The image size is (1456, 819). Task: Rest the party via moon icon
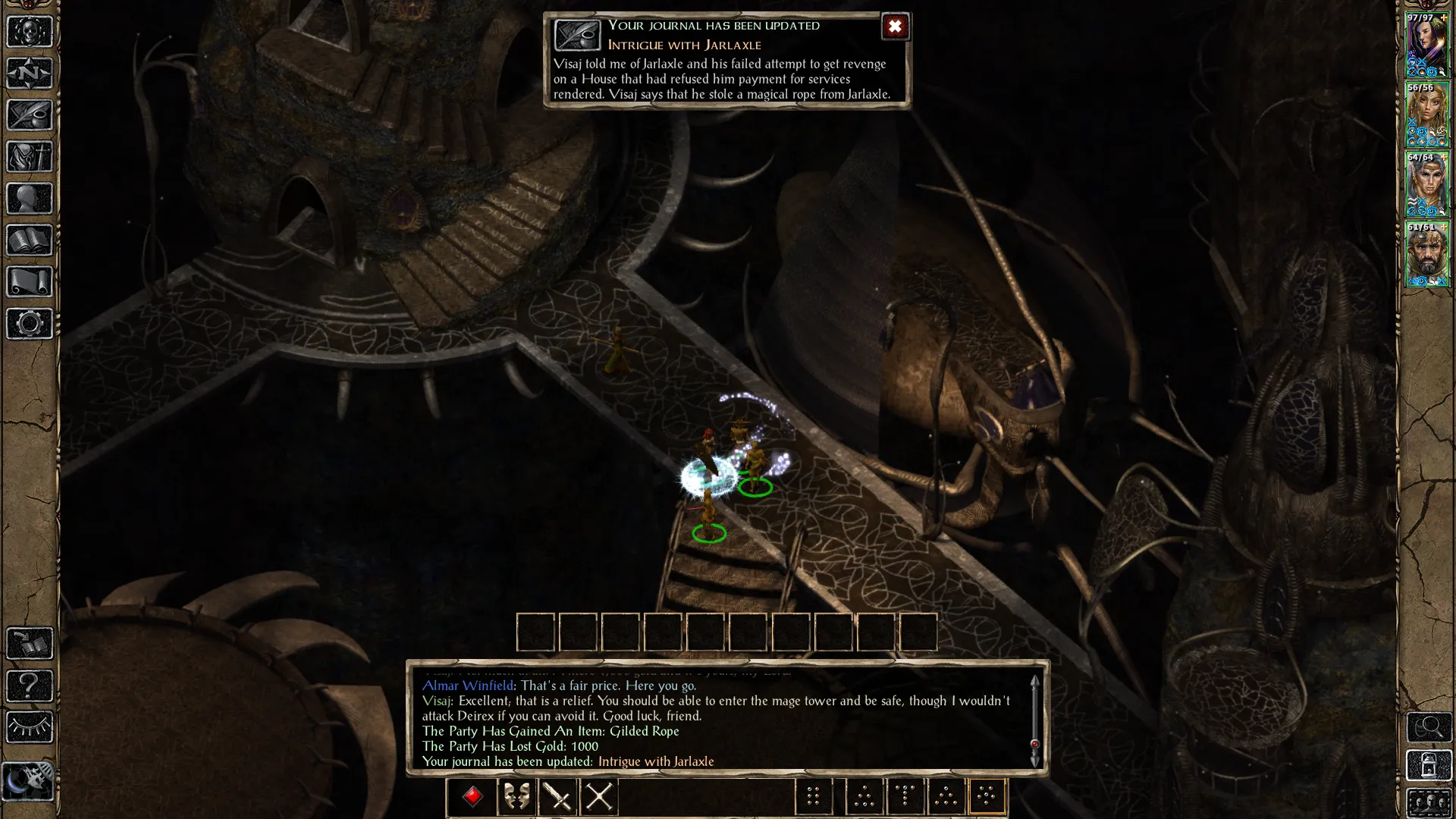[28, 781]
